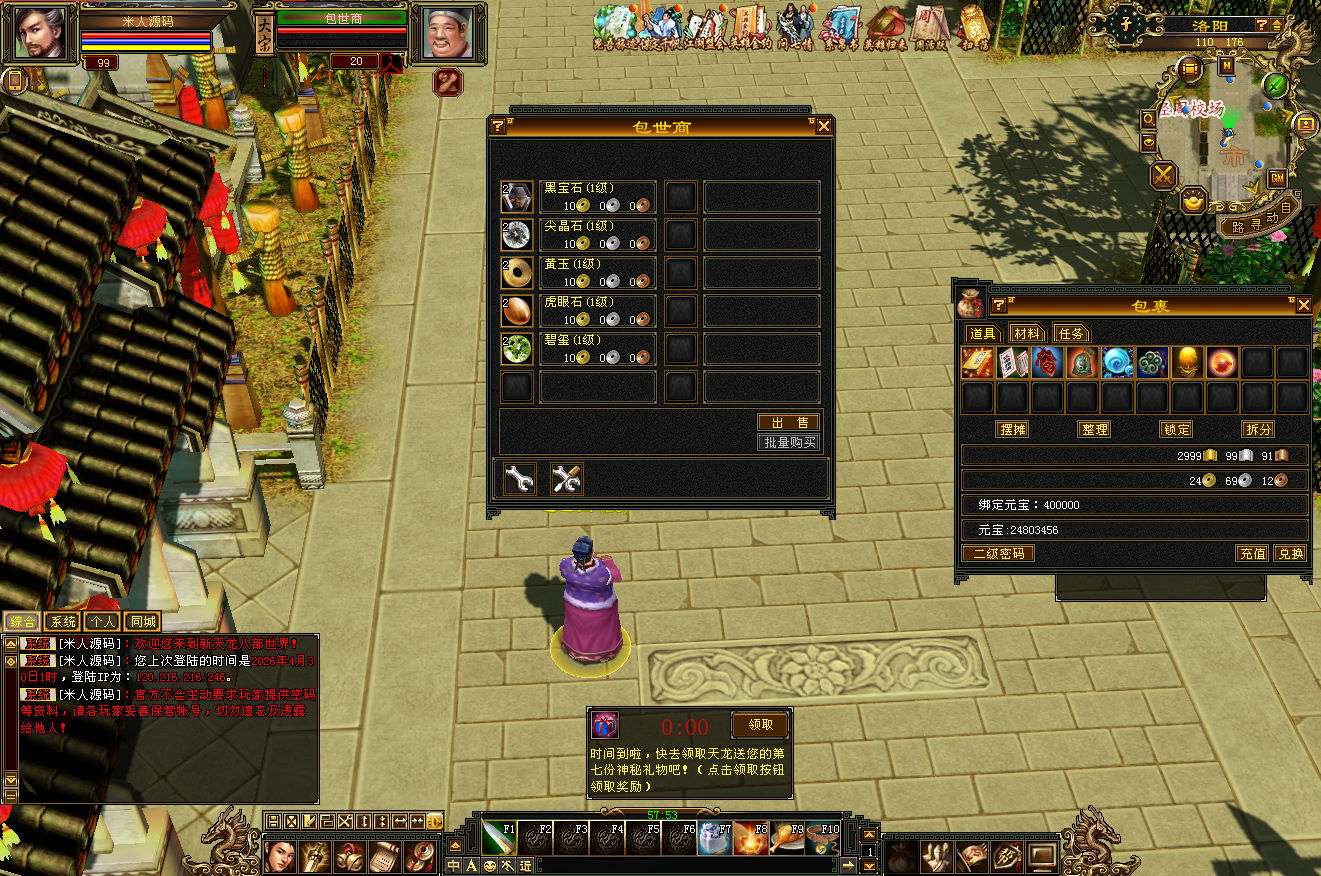Switch to the 任务 inventory tab
The image size is (1321, 876).
(x=1070, y=333)
